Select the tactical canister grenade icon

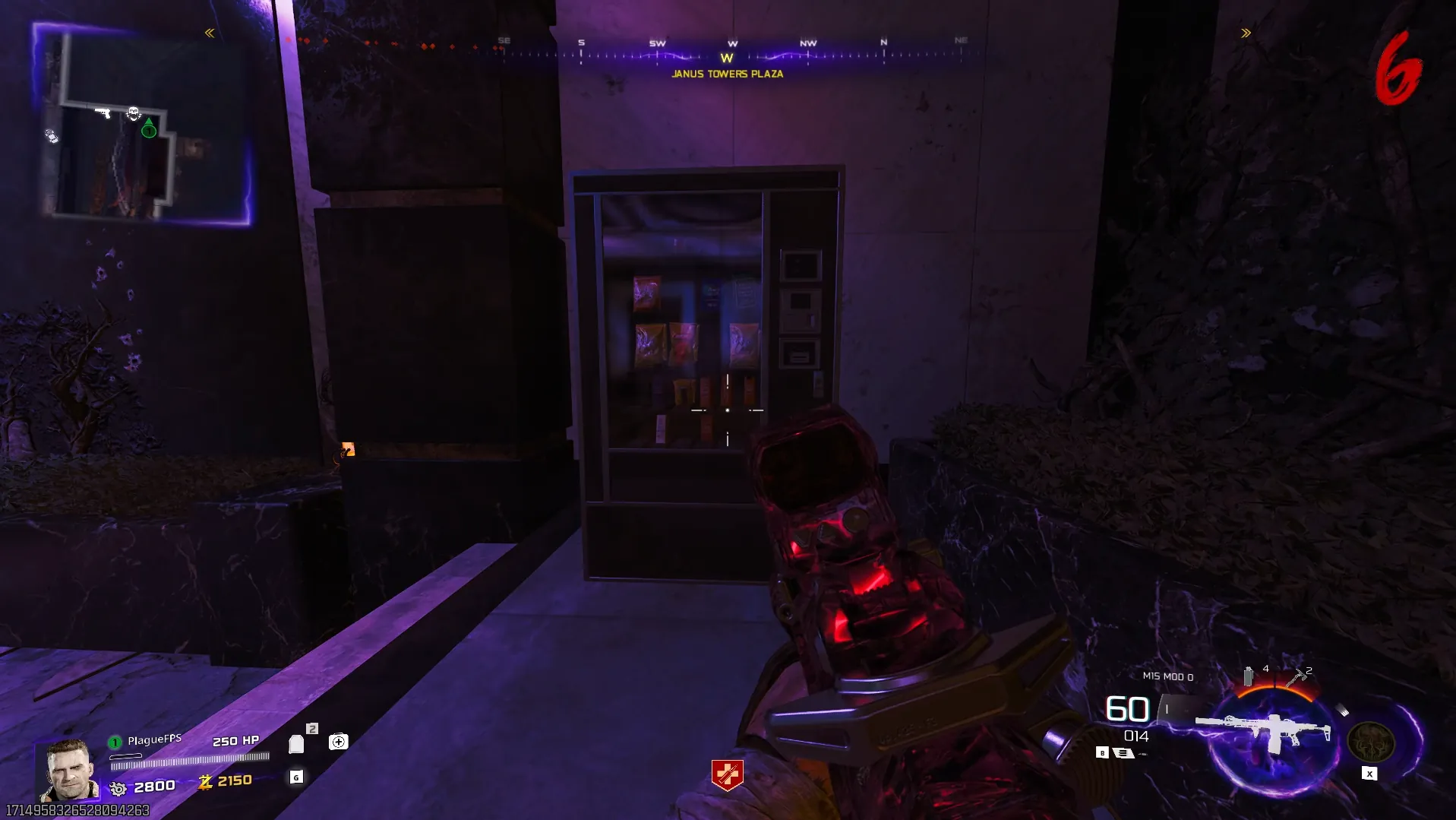(1248, 675)
